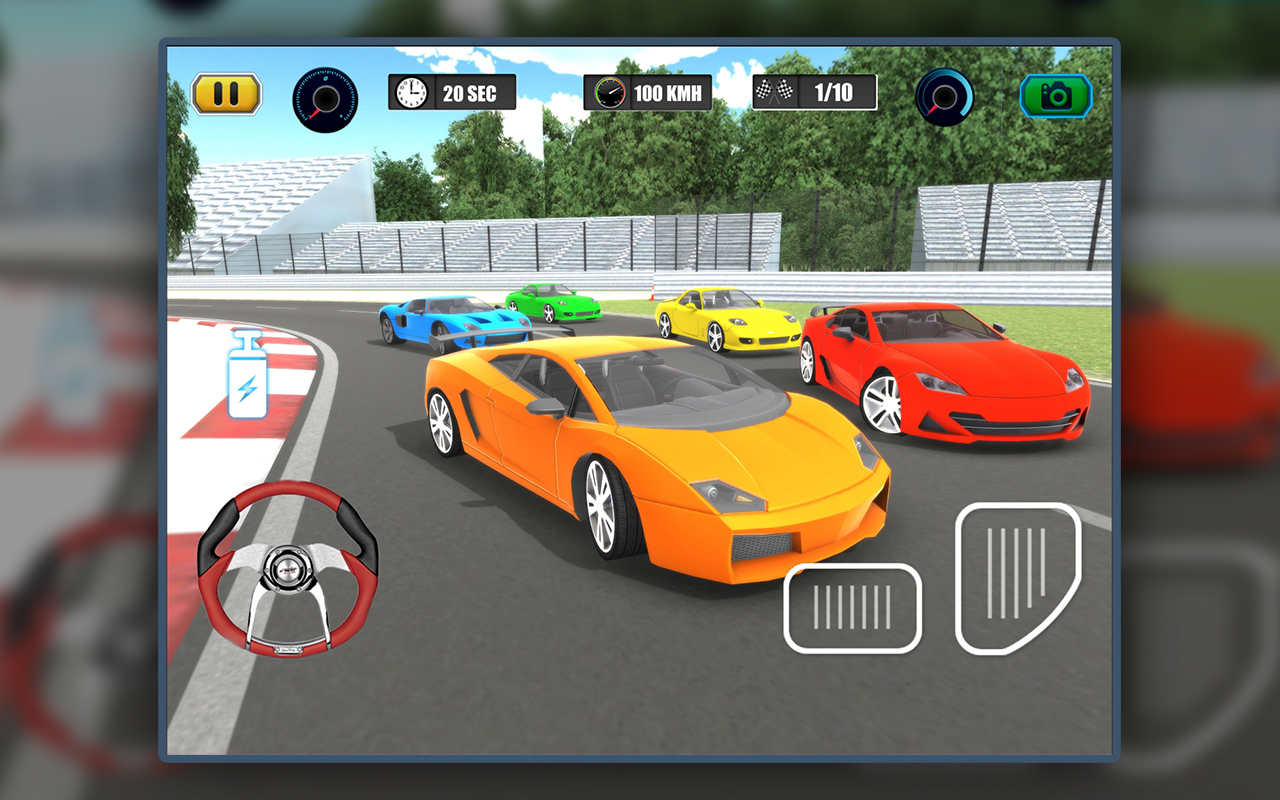Click the clock icon next to 20 SEC

tap(412, 92)
